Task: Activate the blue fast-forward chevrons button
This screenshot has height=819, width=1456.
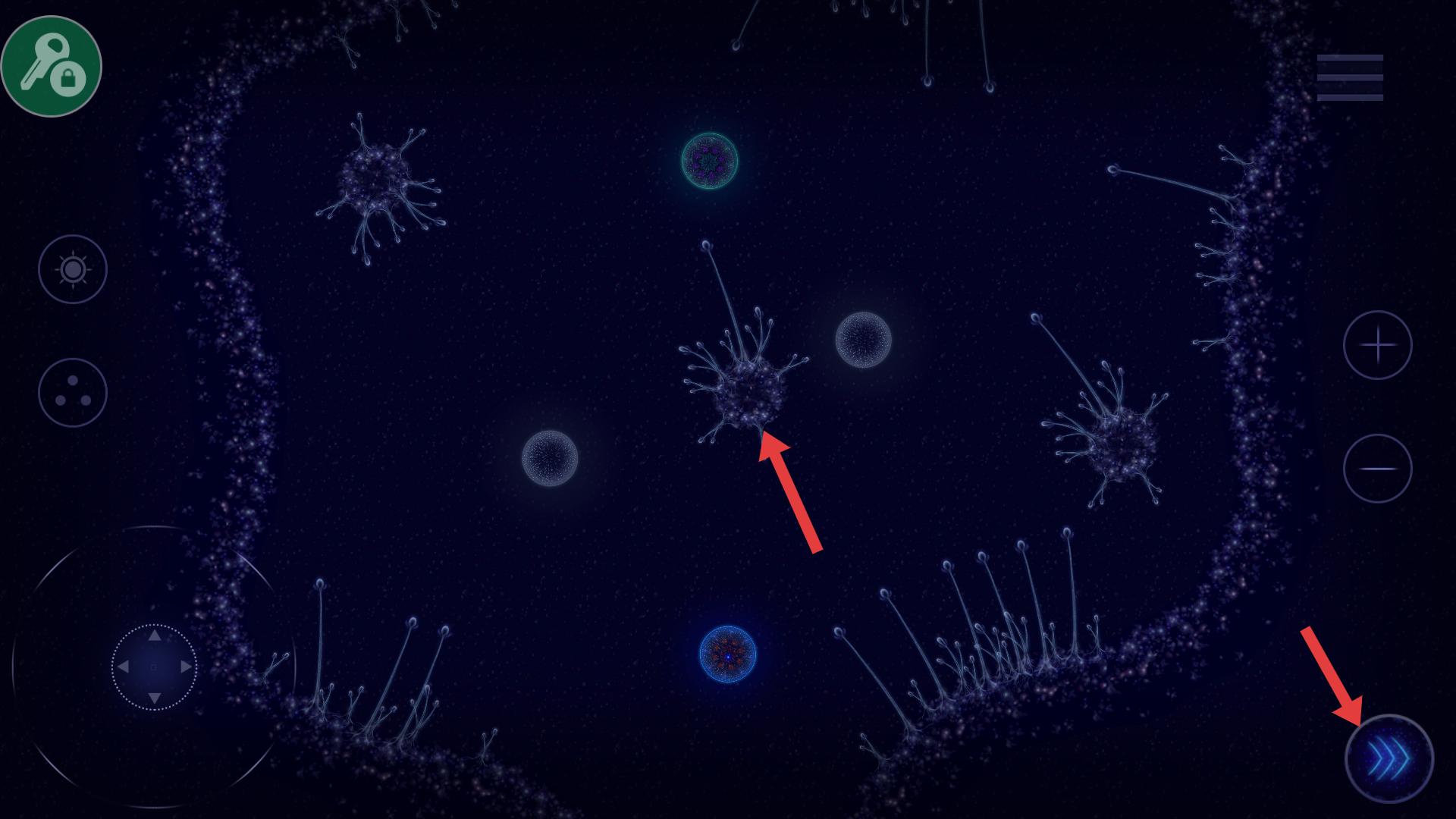Action: (x=1389, y=758)
